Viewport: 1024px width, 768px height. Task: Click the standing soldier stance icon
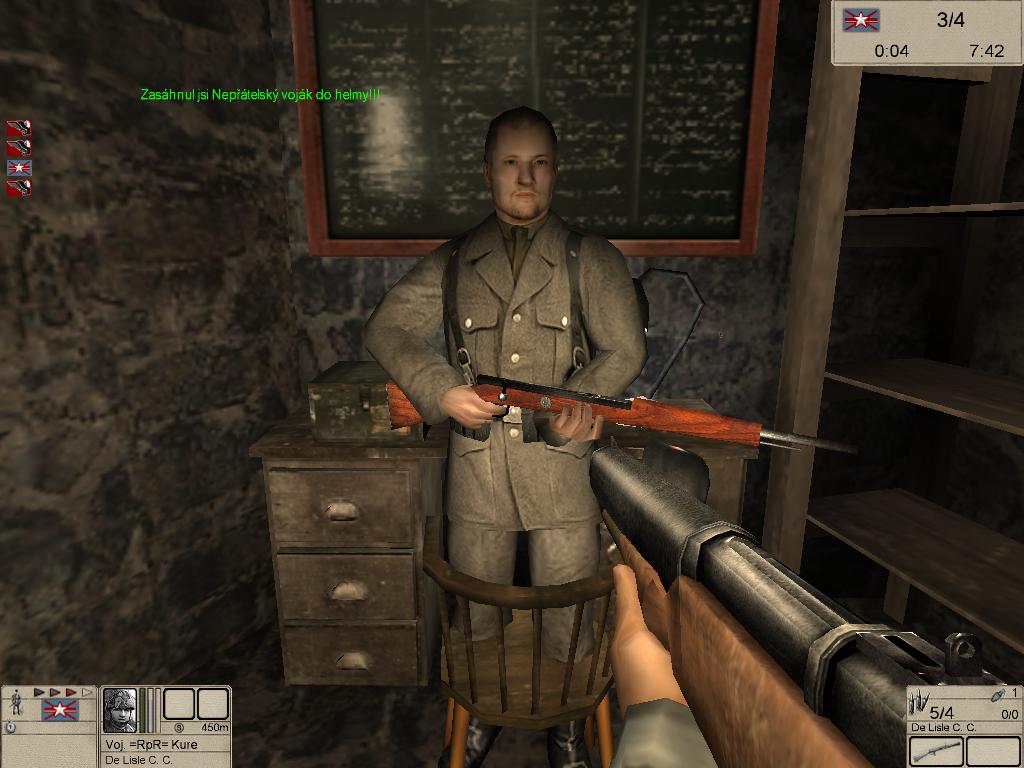16,704
